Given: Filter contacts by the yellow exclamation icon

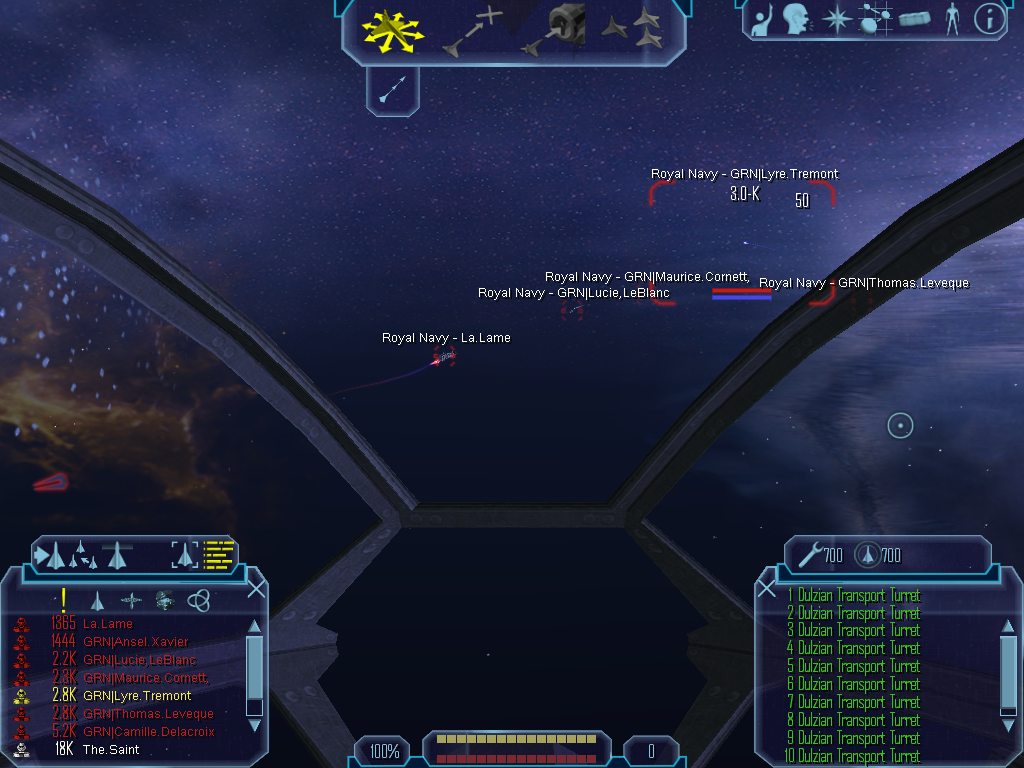Looking at the screenshot, I should (x=64, y=600).
